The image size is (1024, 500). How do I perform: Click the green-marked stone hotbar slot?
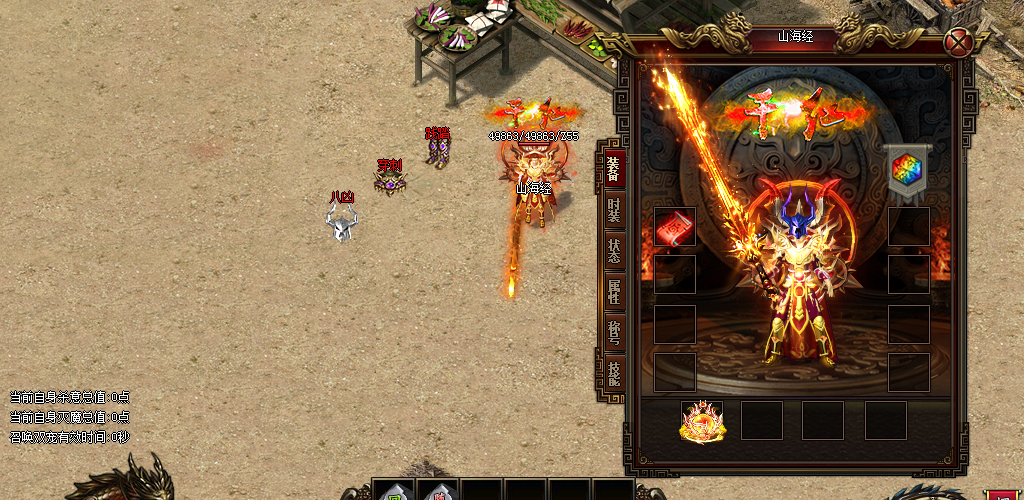point(393,492)
